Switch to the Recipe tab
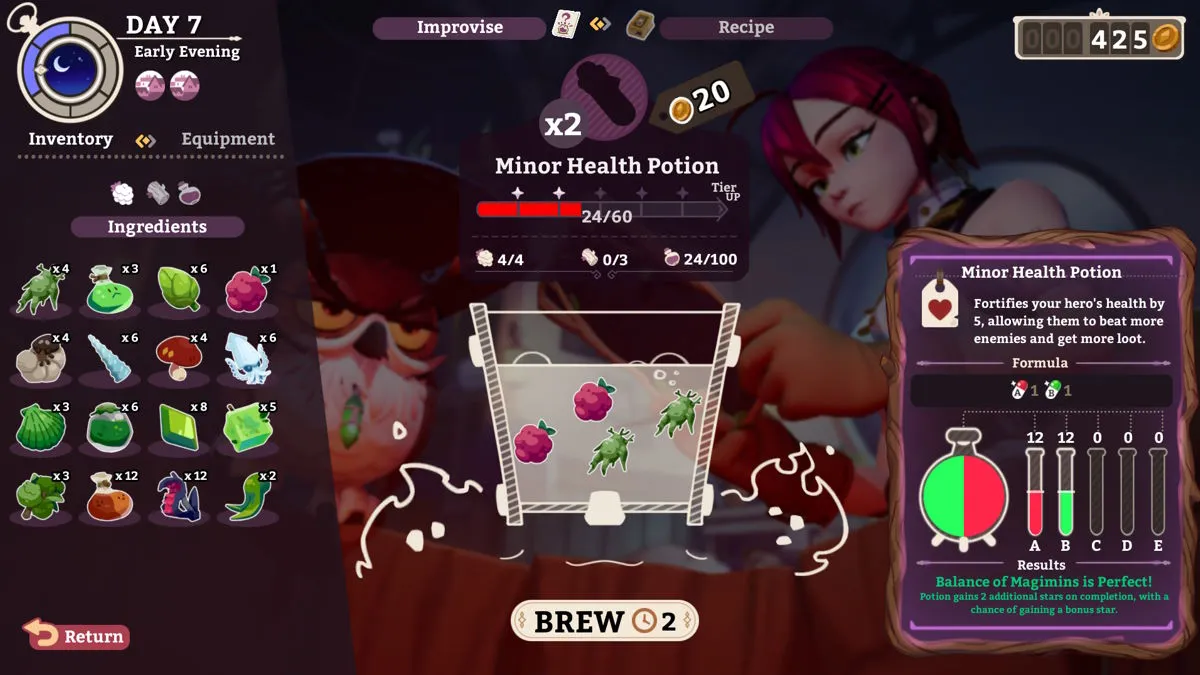Viewport: 1200px width, 675px height. point(745,27)
